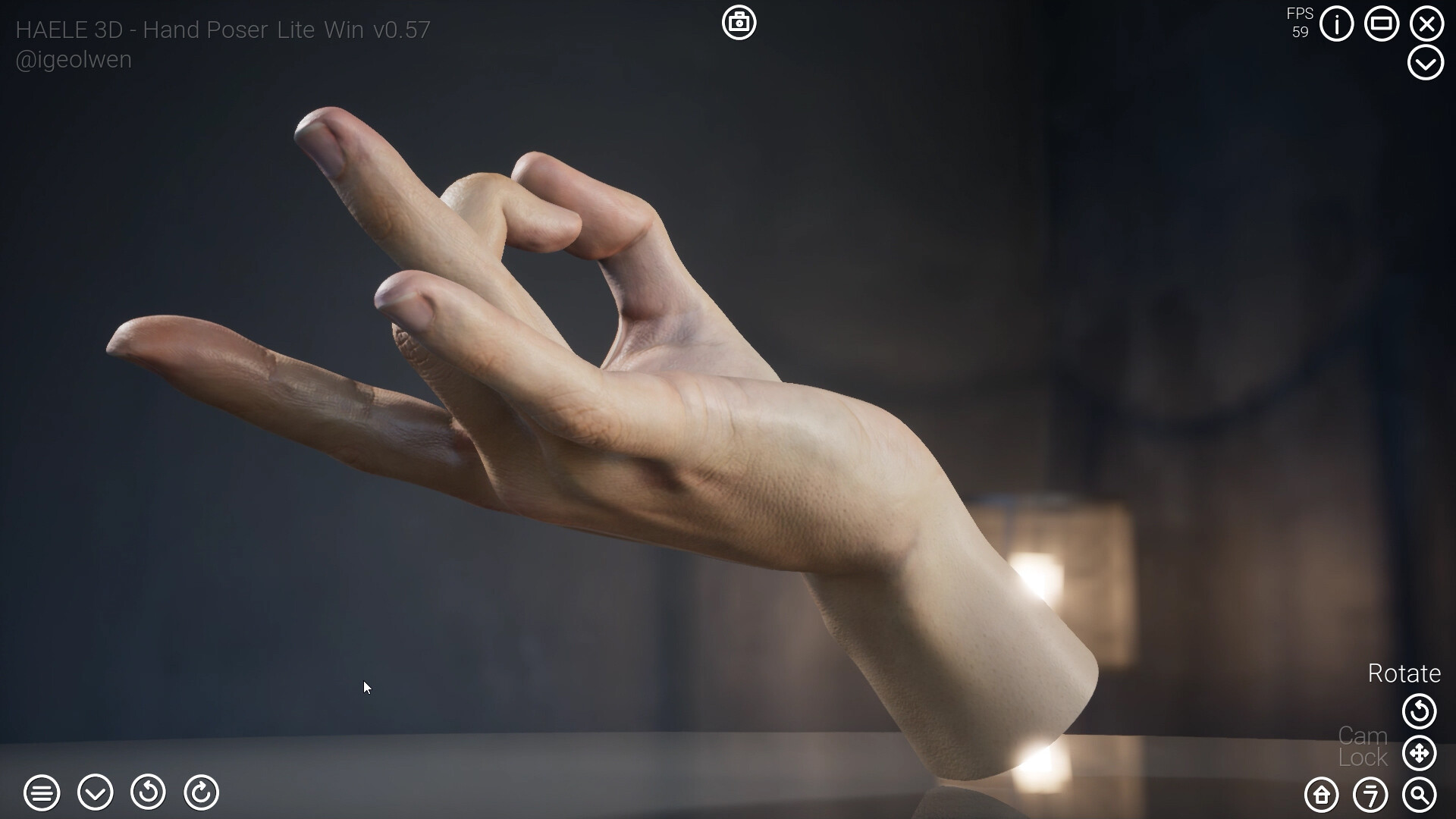Click the @igeolwen credit text

73,59
